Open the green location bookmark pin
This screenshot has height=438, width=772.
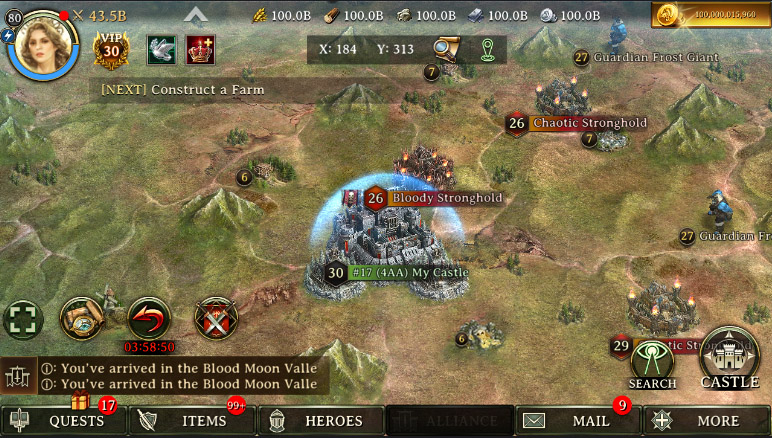point(488,48)
